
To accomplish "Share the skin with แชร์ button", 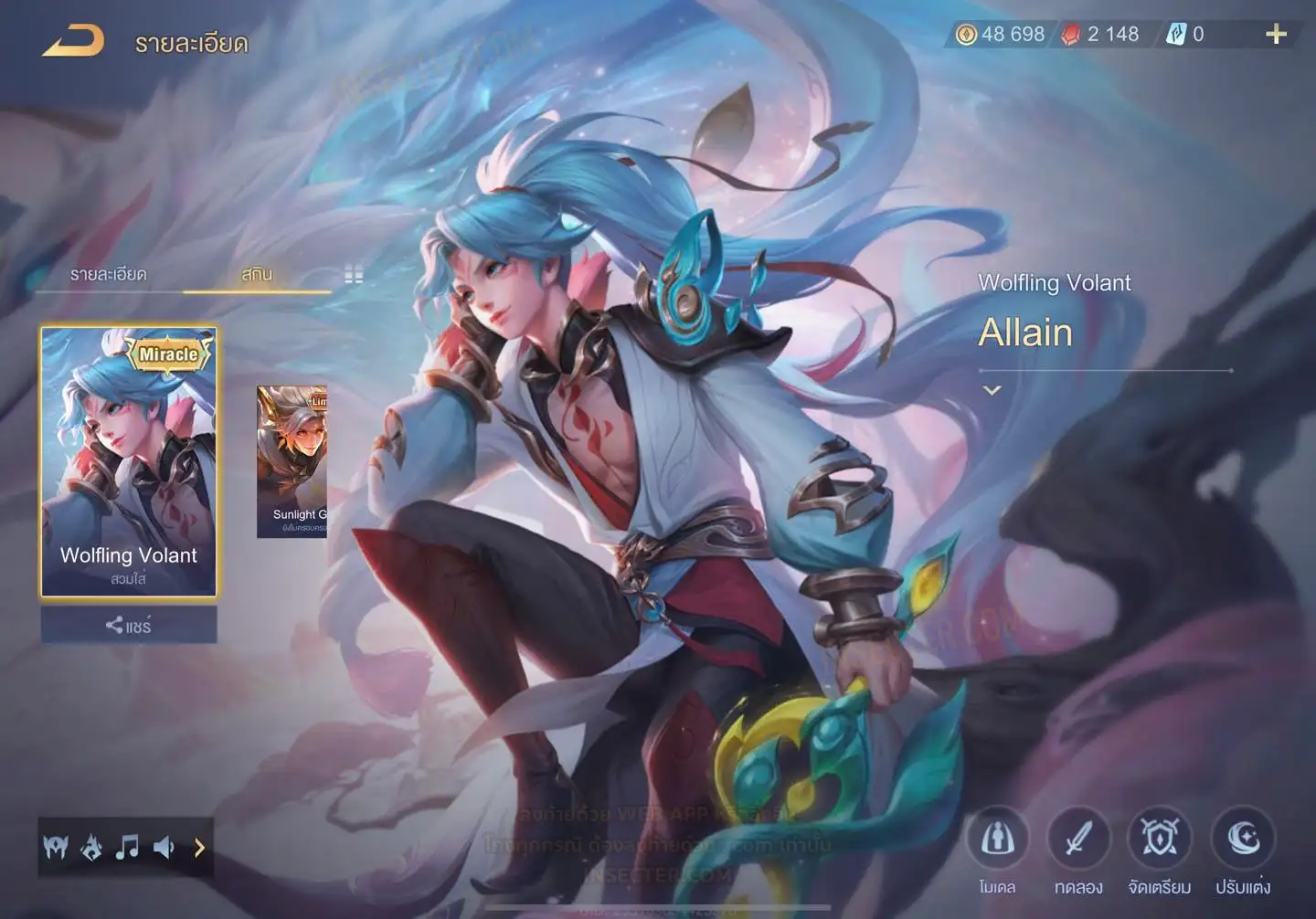I will coord(129,626).
